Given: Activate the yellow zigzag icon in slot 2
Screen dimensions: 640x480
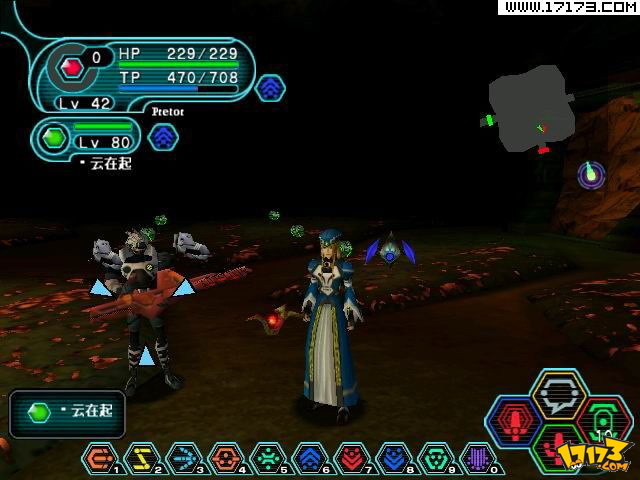Looking at the screenshot, I should click(141, 459).
